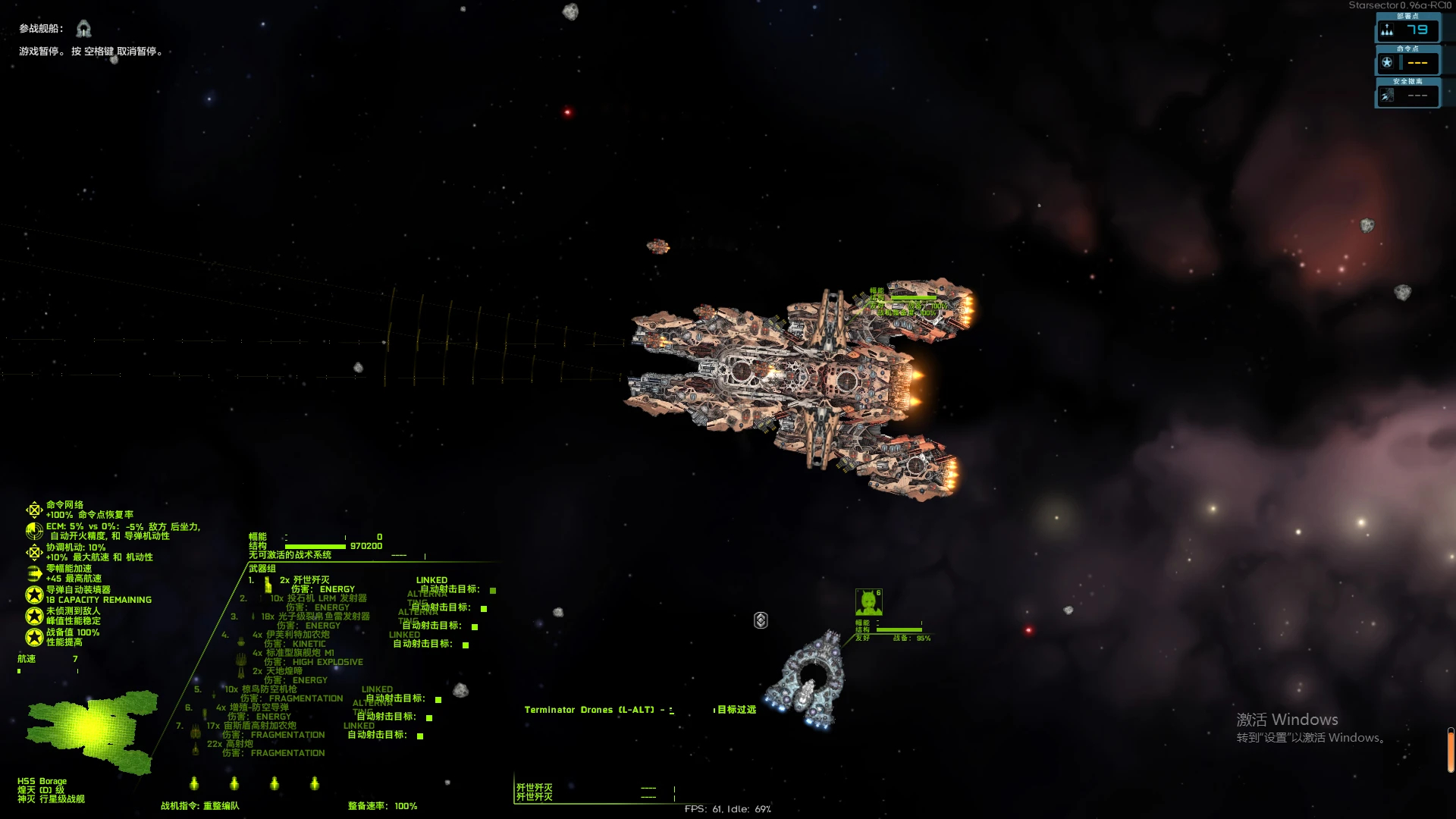Image resolution: width=1456 pixels, height=819 pixels.
Task: Select the 伊芙利特加农炮 weapon group
Action: pyautogui.click(x=291, y=635)
